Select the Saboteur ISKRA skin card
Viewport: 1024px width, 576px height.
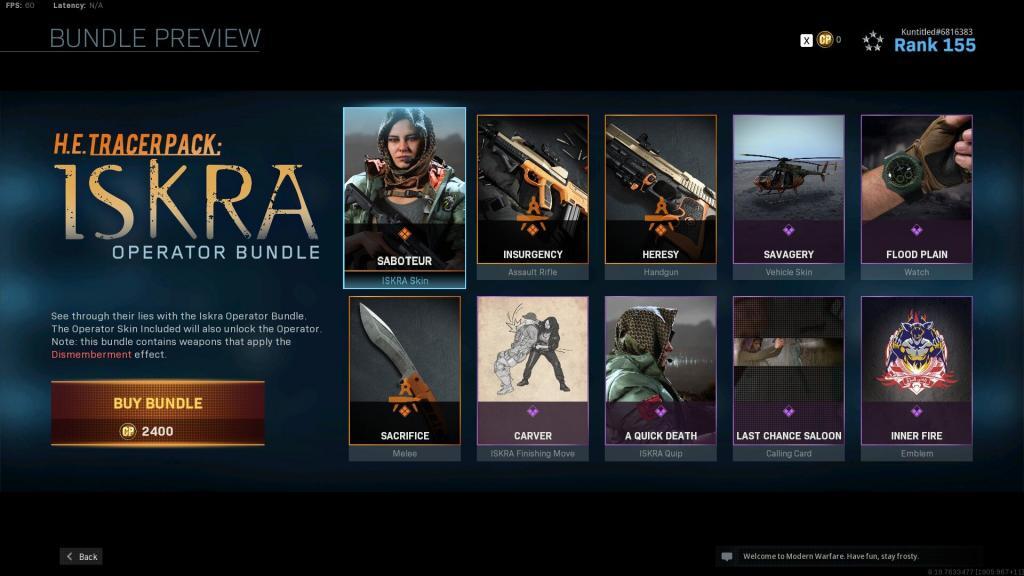pos(404,197)
